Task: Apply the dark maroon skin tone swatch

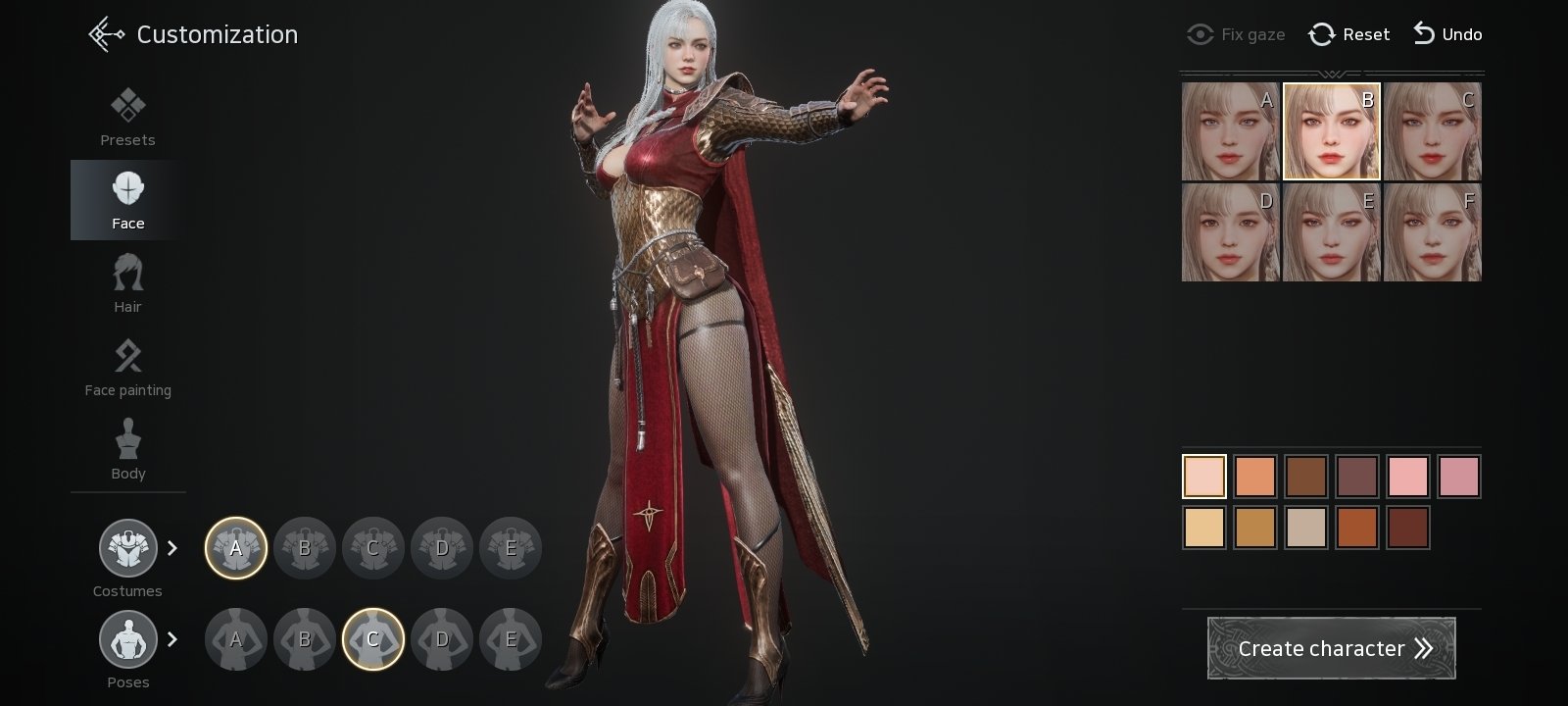Action: [1408, 528]
